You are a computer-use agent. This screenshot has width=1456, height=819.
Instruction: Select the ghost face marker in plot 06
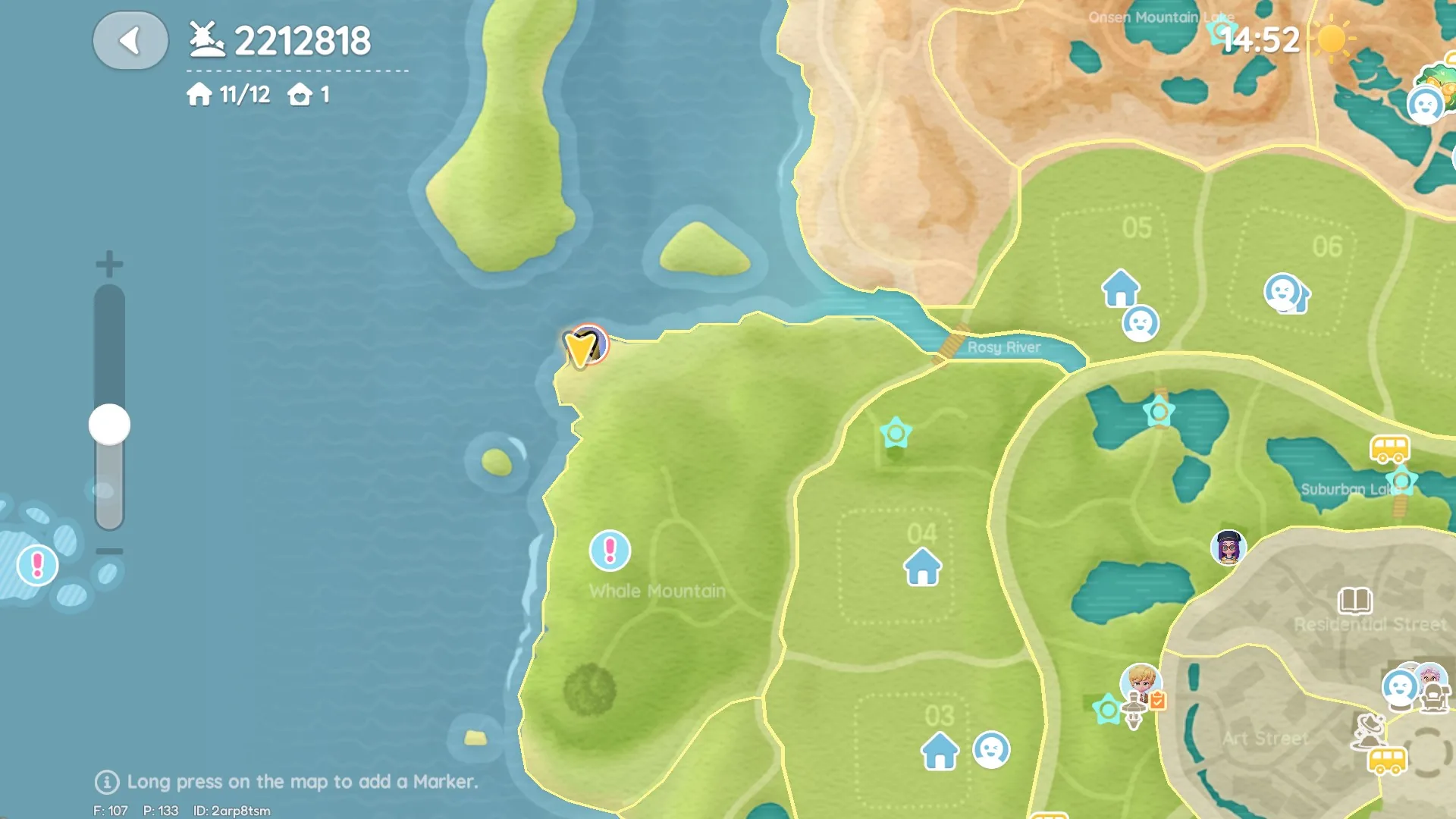1283,292
